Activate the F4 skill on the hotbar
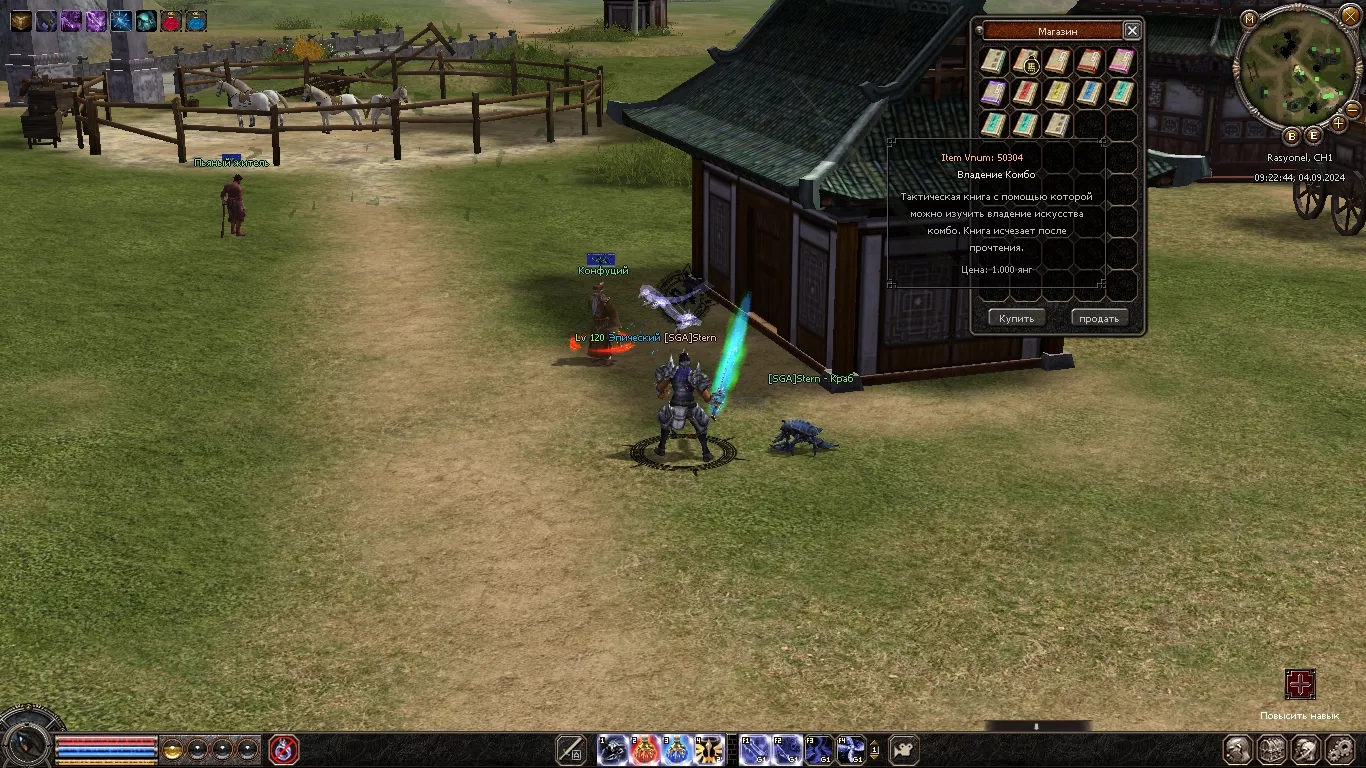1366x768 pixels. [x=851, y=749]
